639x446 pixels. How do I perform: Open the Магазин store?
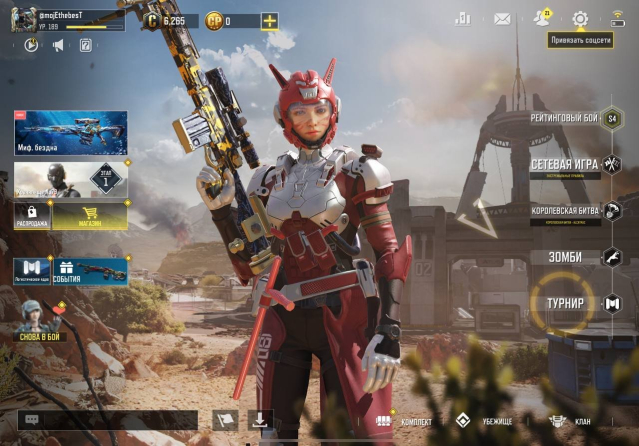click(90, 215)
